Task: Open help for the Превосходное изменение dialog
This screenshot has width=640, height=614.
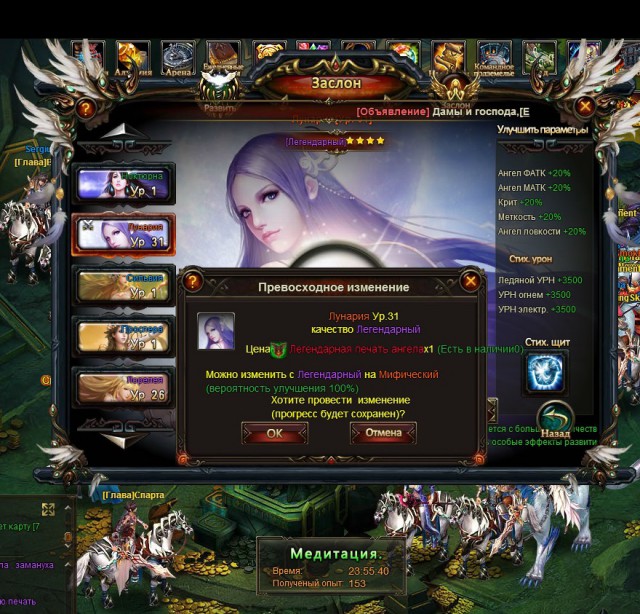Action: click(190, 282)
